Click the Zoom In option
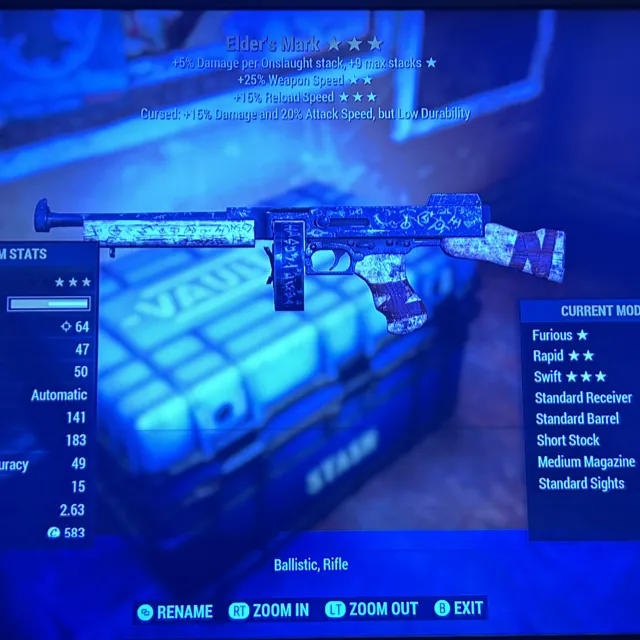The image size is (640, 640). click(x=270, y=610)
